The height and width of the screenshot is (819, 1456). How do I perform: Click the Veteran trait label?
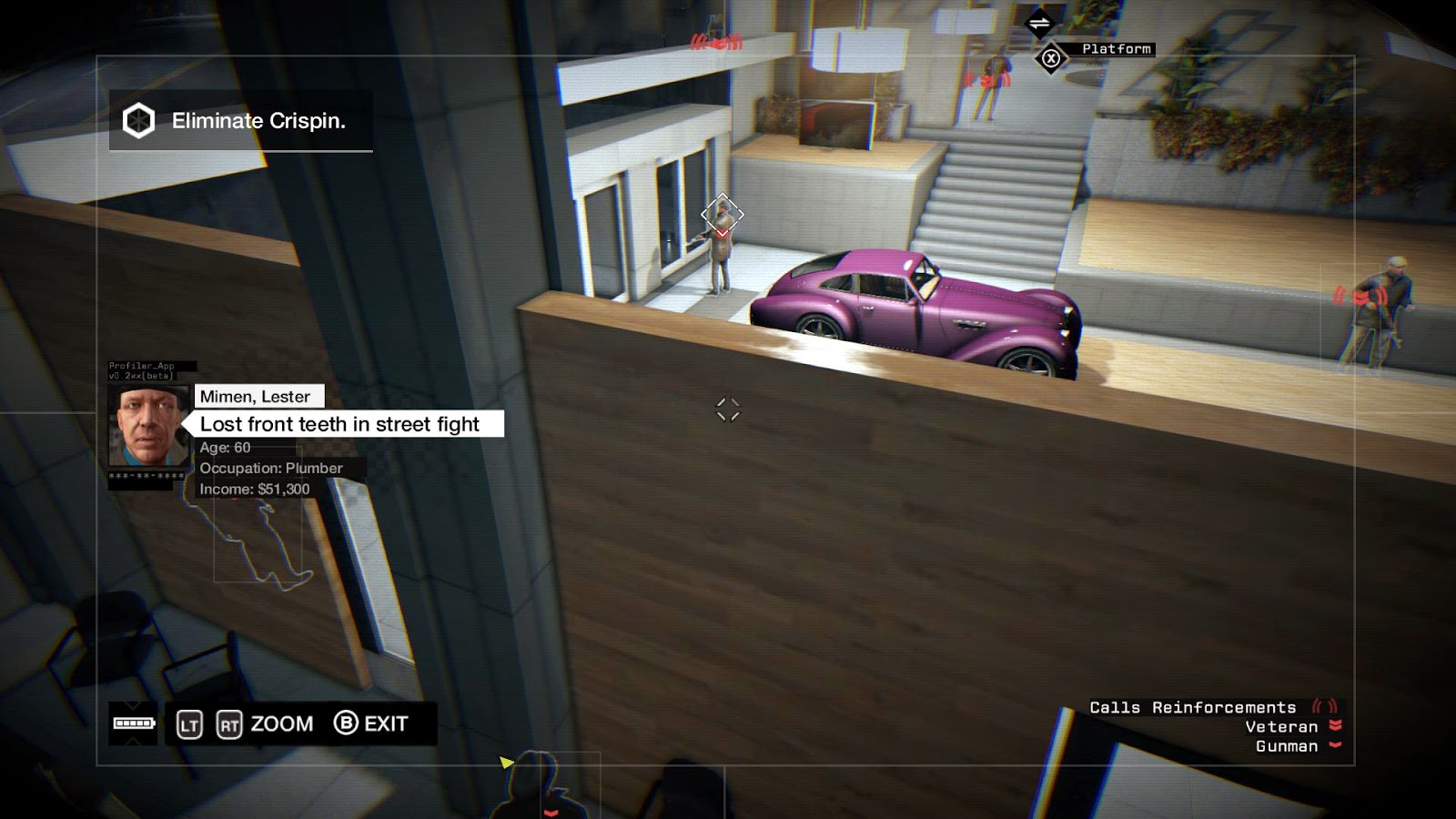1281,726
